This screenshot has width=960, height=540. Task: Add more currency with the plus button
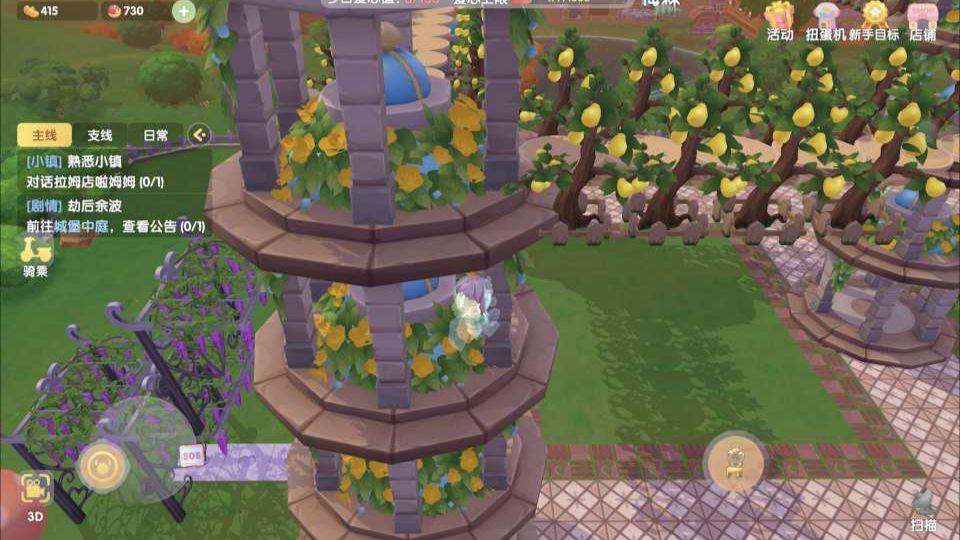(184, 12)
